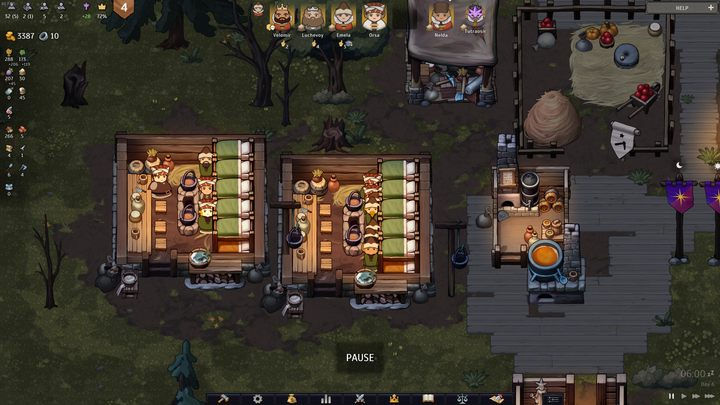Open the build hammer menu
The width and height of the screenshot is (720, 405).
tap(223, 398)
